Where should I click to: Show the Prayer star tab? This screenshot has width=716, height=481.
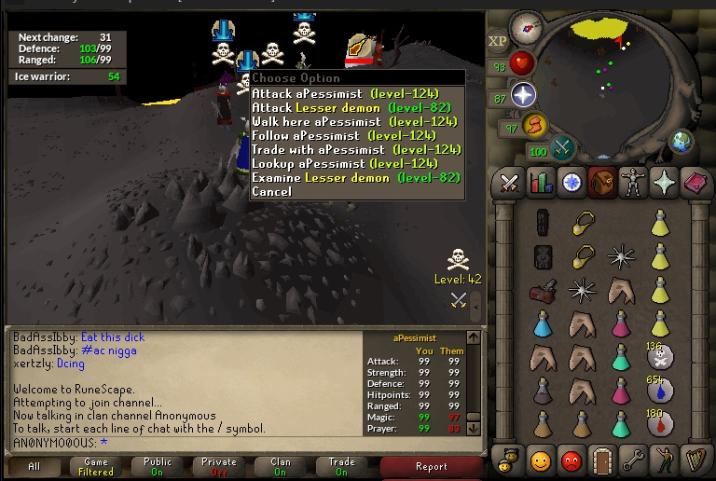click(664, 182)
